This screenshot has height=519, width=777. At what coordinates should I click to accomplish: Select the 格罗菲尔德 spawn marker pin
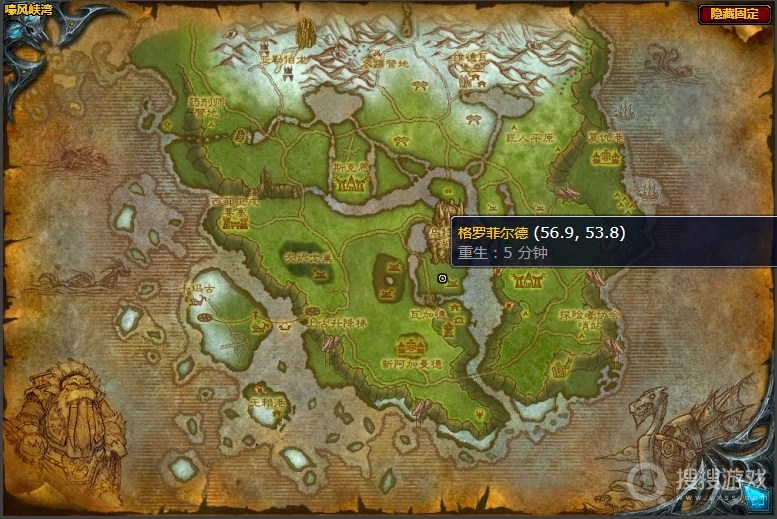(x=443, y=279)
